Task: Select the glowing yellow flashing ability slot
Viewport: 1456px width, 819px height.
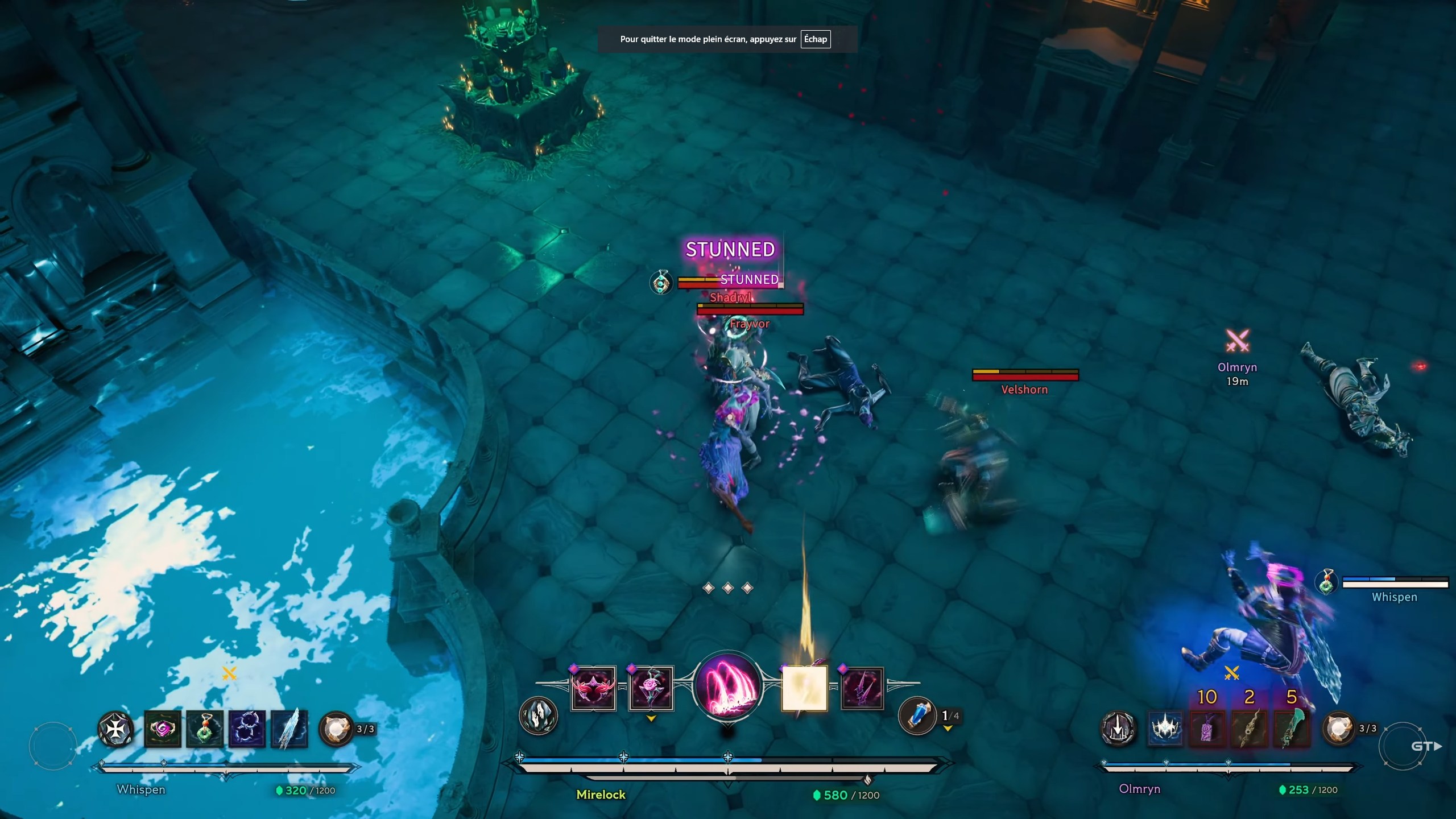Action: coord(804,688)
